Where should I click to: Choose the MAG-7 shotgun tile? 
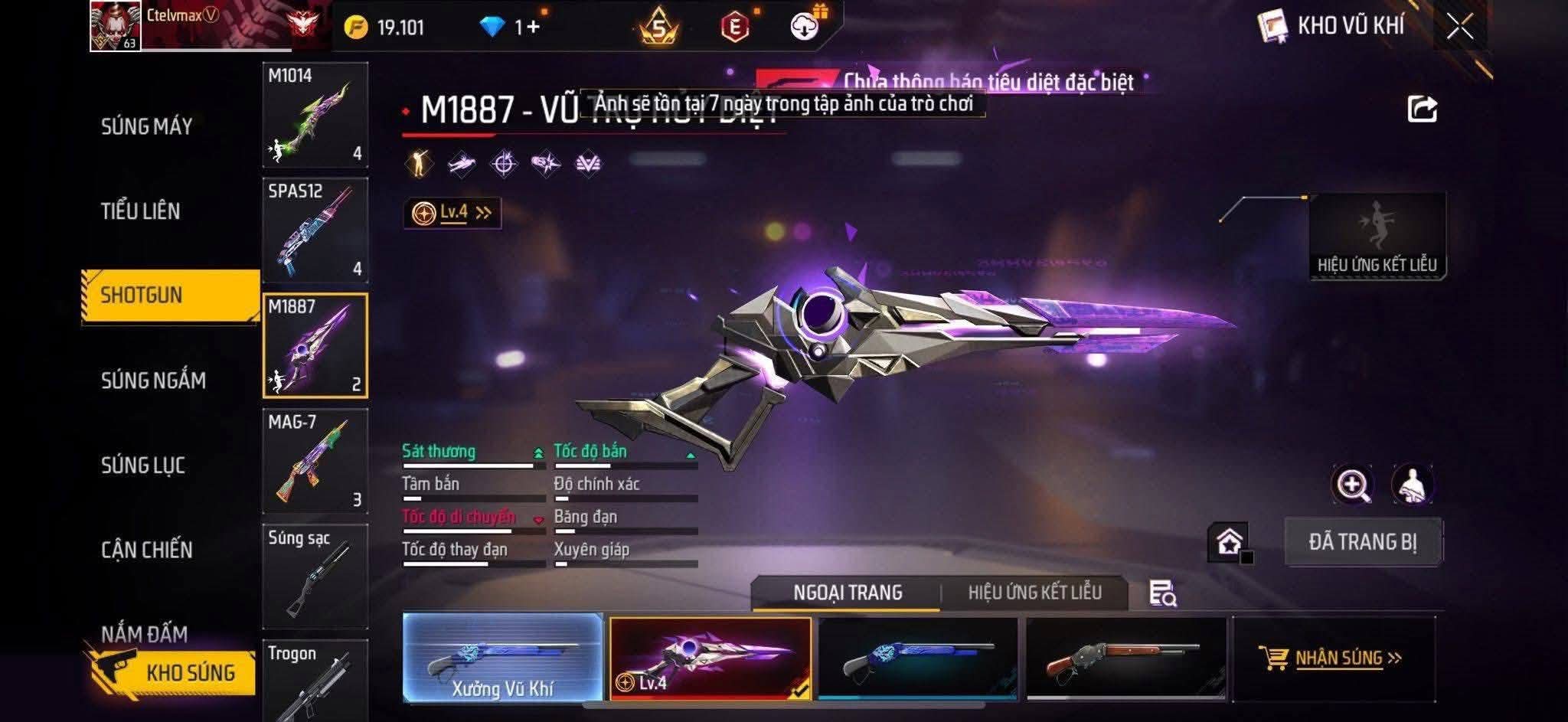point(315,461)
